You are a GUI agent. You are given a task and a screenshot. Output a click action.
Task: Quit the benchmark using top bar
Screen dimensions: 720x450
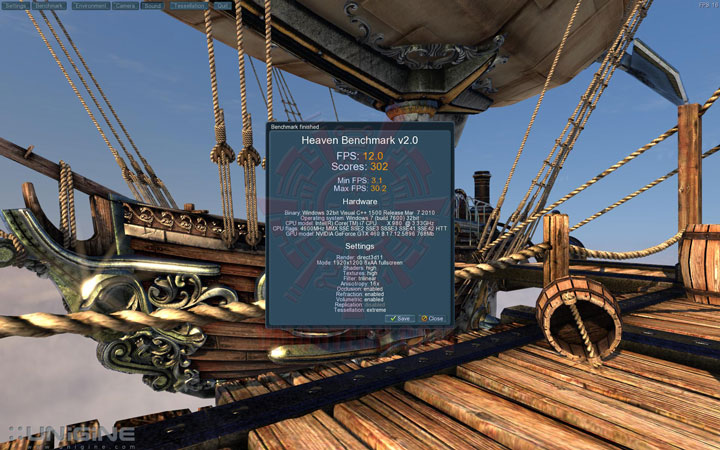[222, 5]
